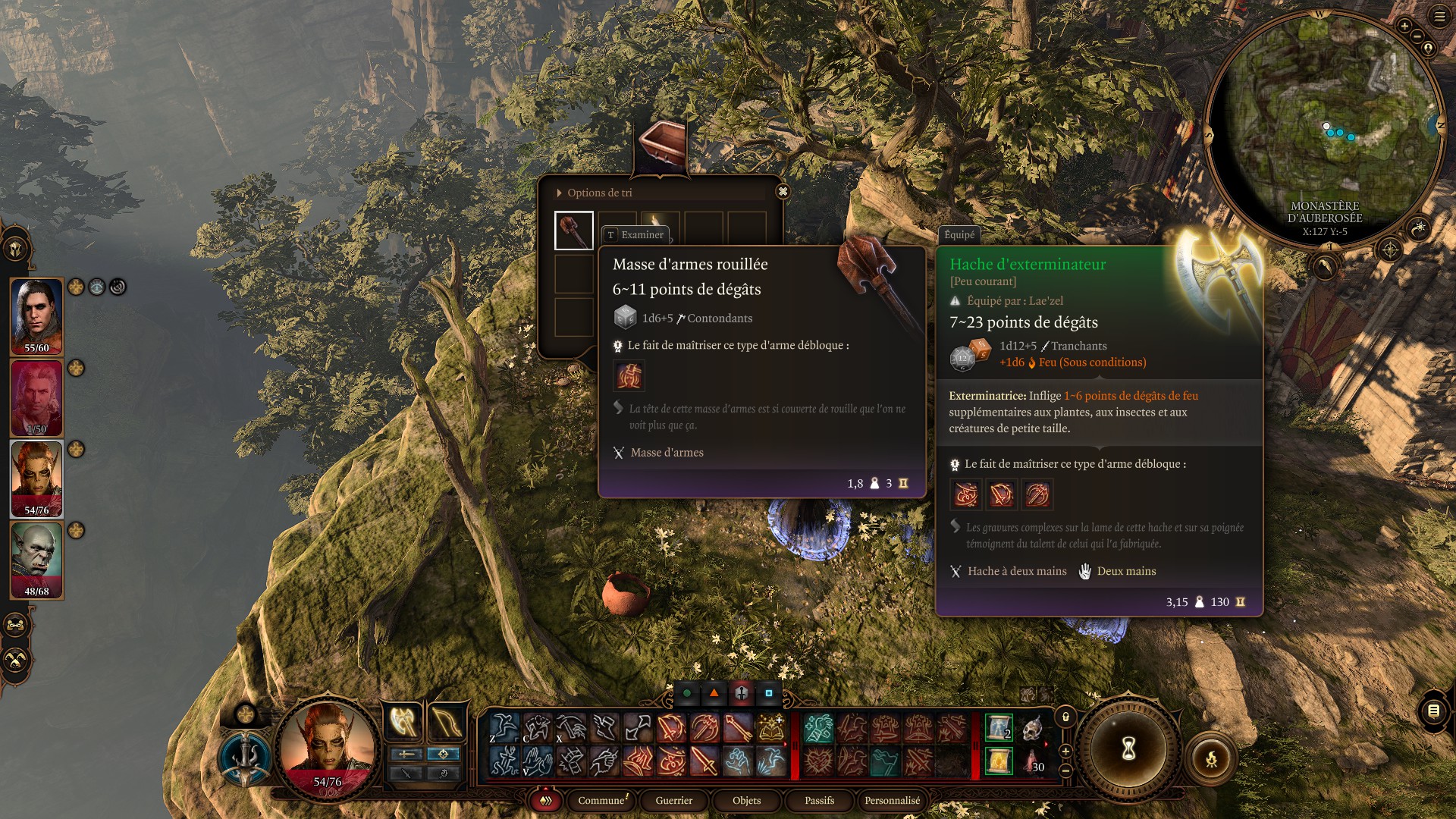Select the rusty mace in the container
Screen dimensions: 1456x819
click(573, 231)
